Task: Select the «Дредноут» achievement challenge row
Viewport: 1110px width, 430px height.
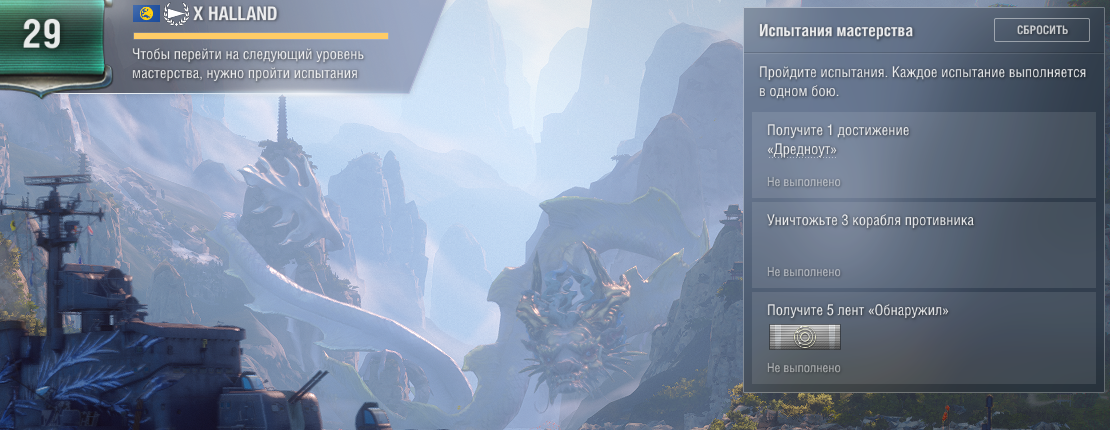Action: pos(923,155)
